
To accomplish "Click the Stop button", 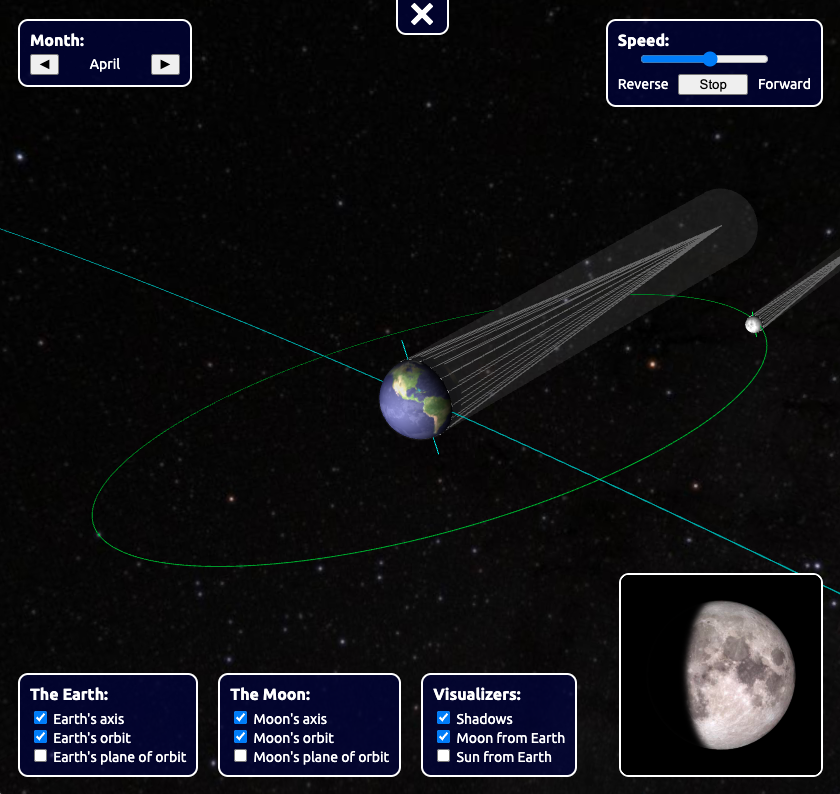I will (713, 84).
